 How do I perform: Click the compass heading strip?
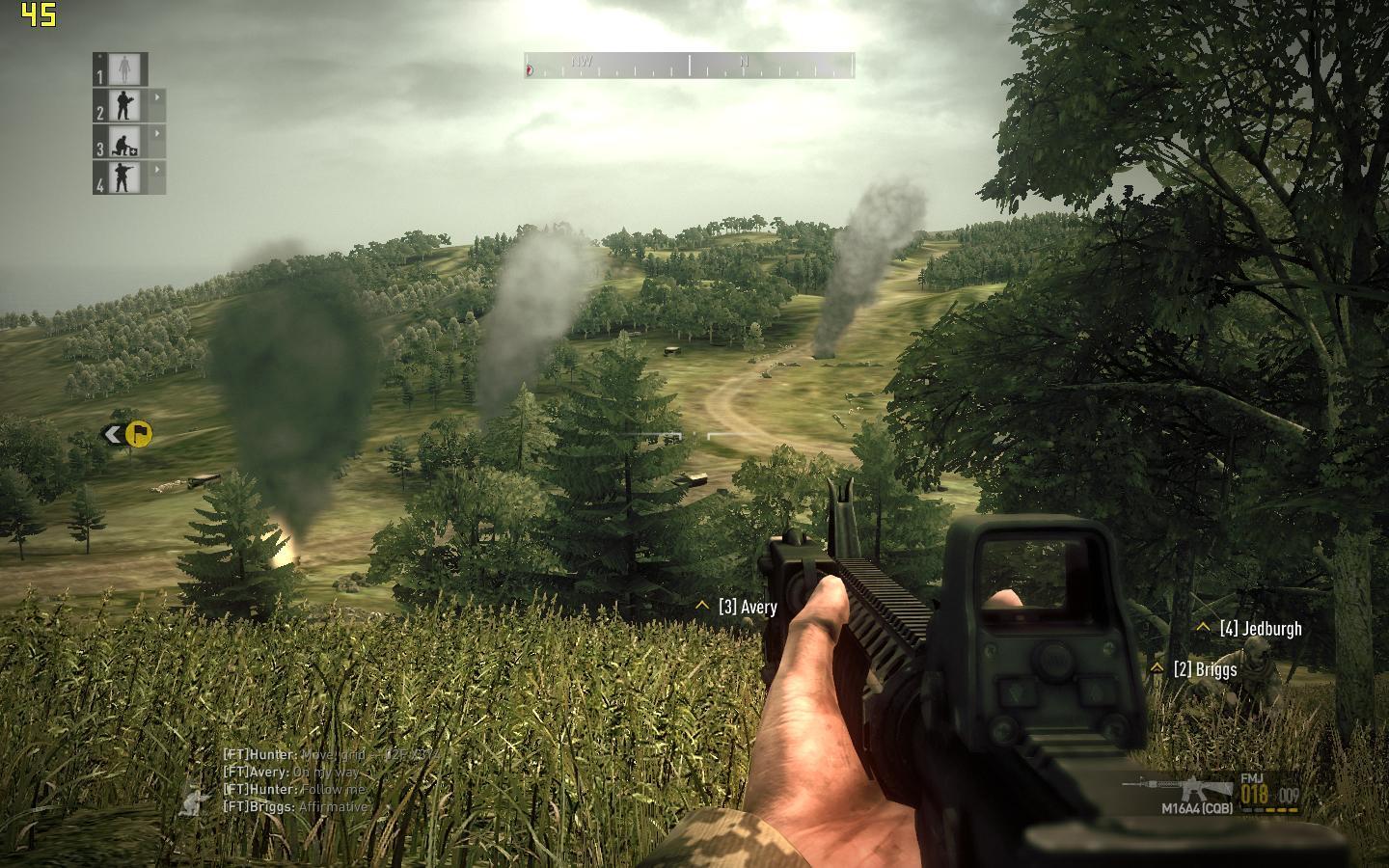click(689, 66)
